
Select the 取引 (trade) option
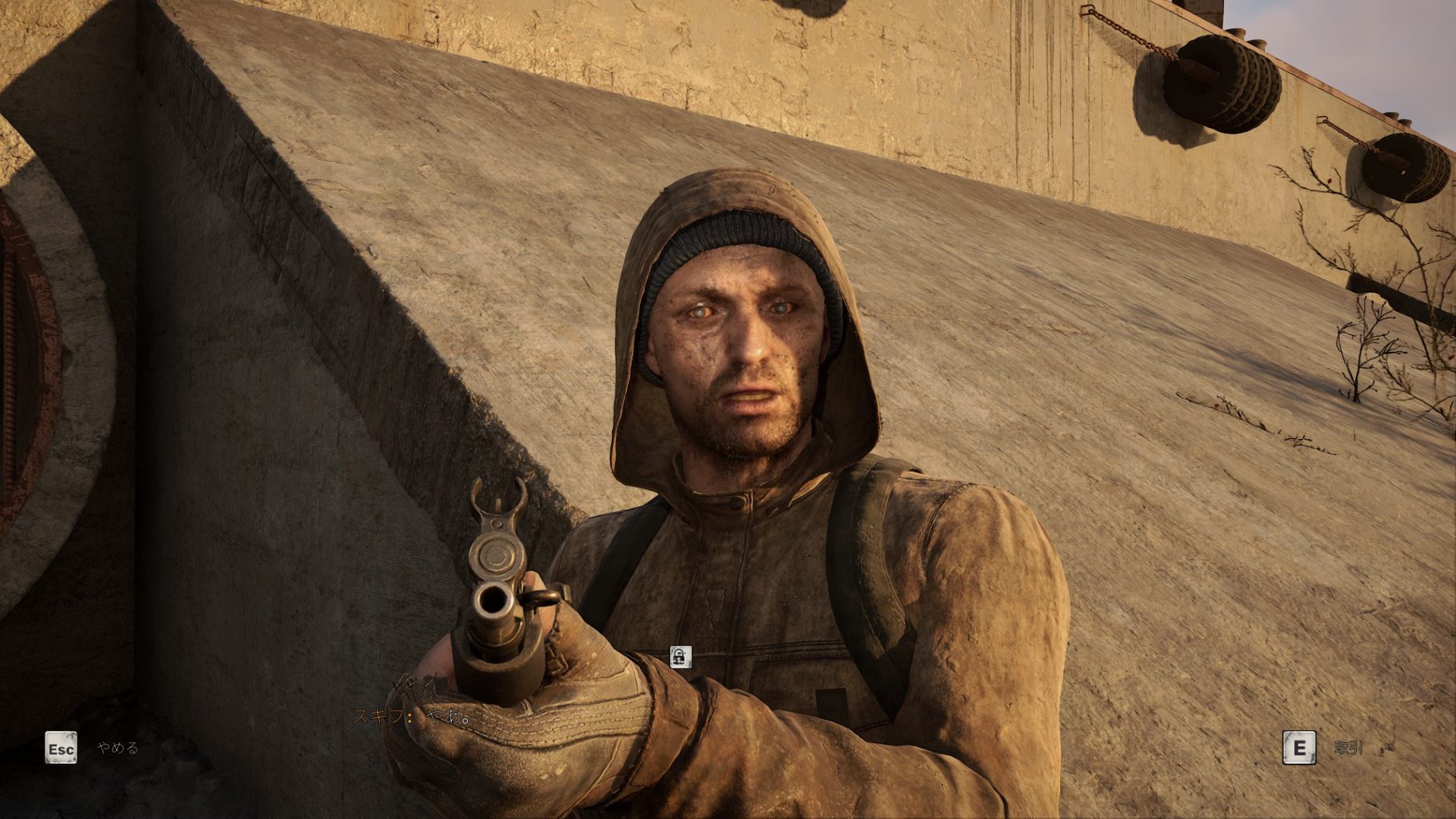tap(1348, 749)
